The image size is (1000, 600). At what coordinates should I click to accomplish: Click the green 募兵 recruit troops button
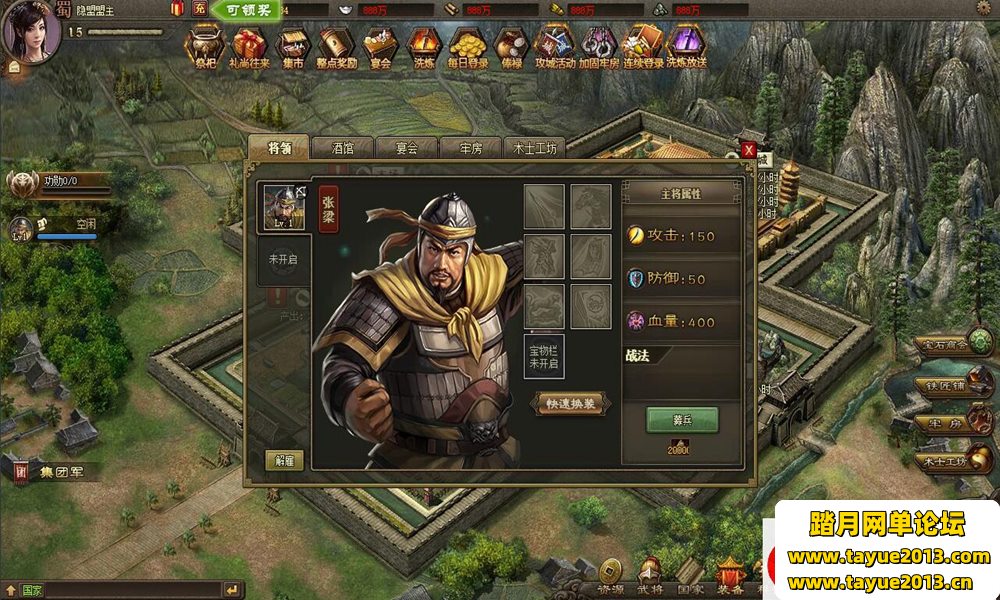[x=682, y=419]
